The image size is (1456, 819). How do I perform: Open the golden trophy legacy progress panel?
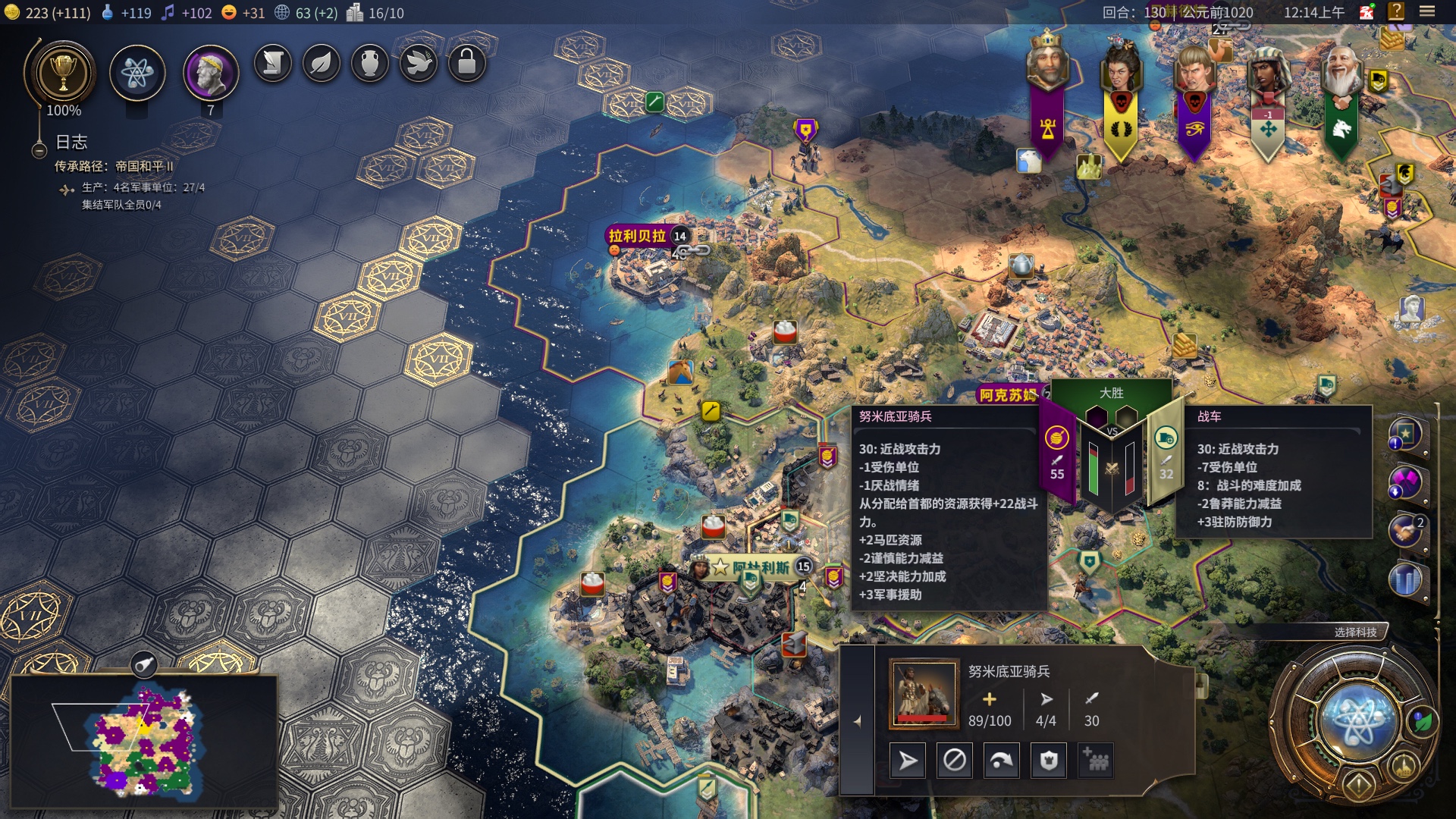(63, 74)
